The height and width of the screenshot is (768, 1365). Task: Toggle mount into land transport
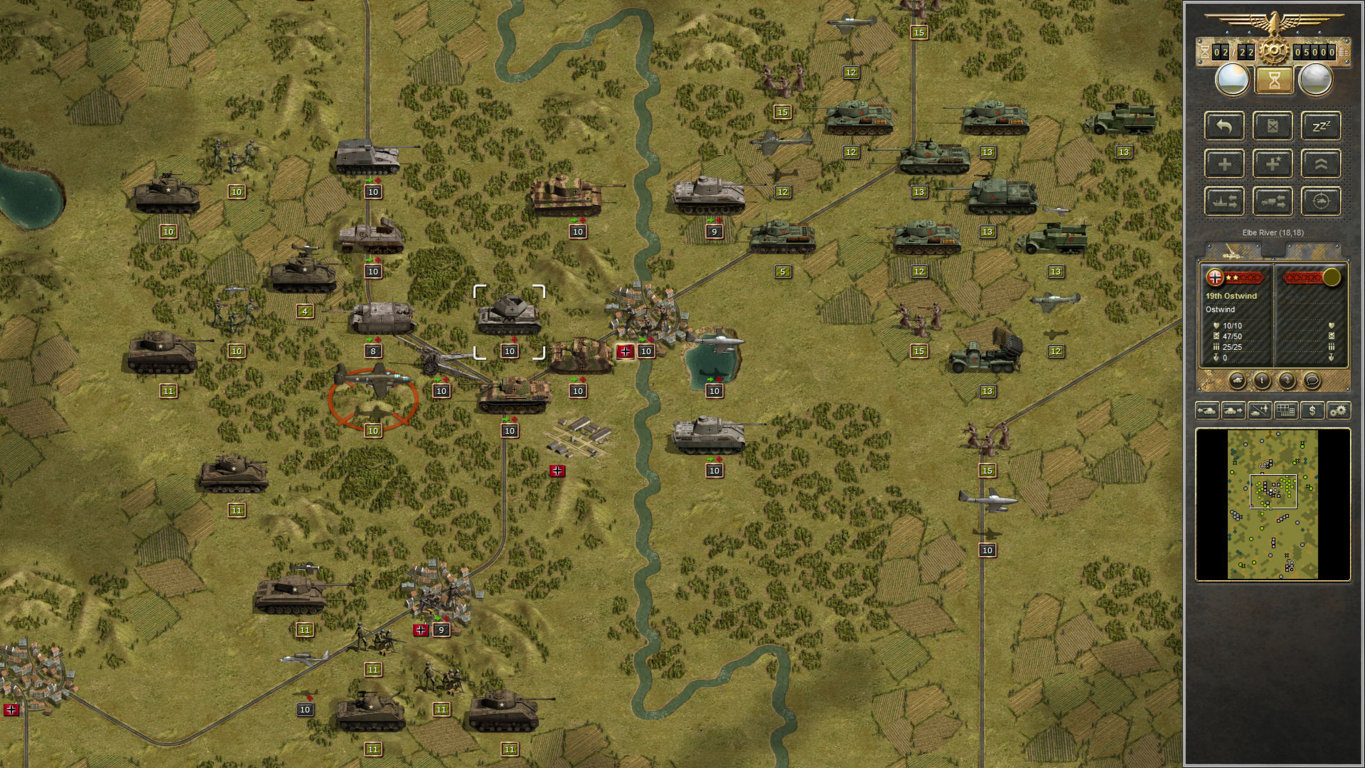point(1271,201)
